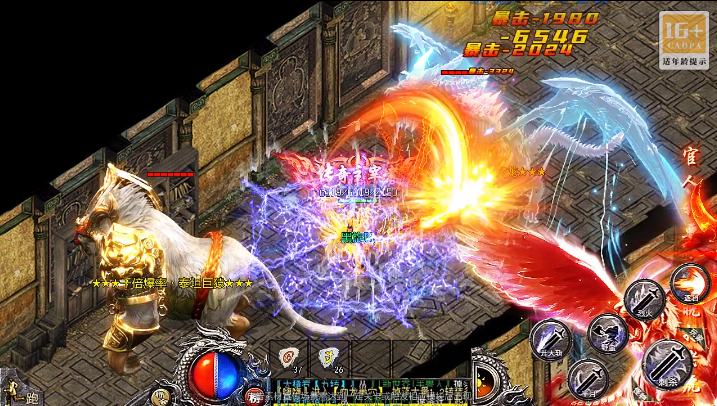The height and width of the screenshot is (406, 717).
Task: Open the CADPA 16+ age rating notice
Action: coord(683,39)
